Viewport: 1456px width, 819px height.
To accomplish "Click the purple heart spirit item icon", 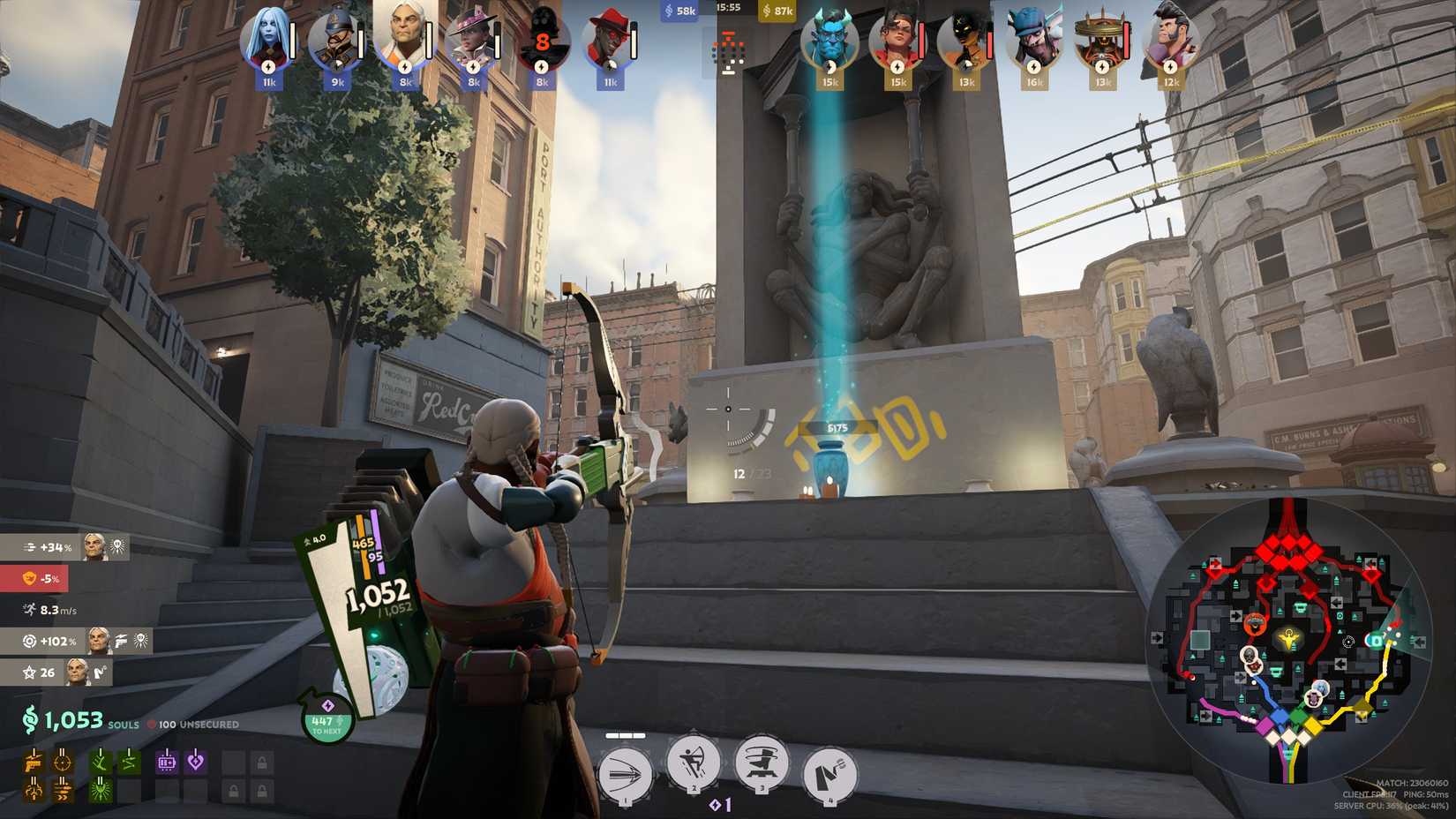I will [196, 763].
